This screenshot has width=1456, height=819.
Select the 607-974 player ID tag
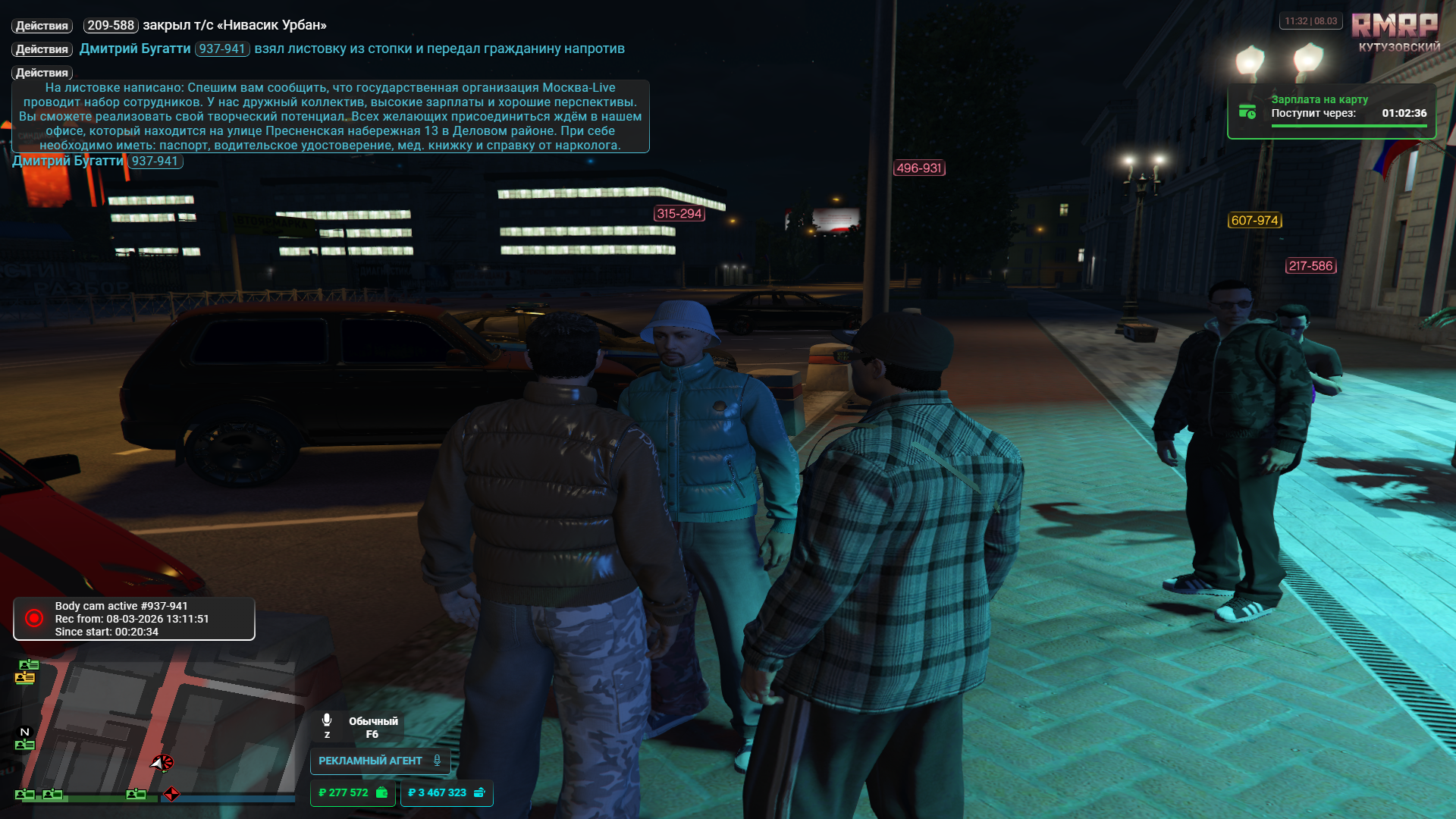click(1254, 221)
